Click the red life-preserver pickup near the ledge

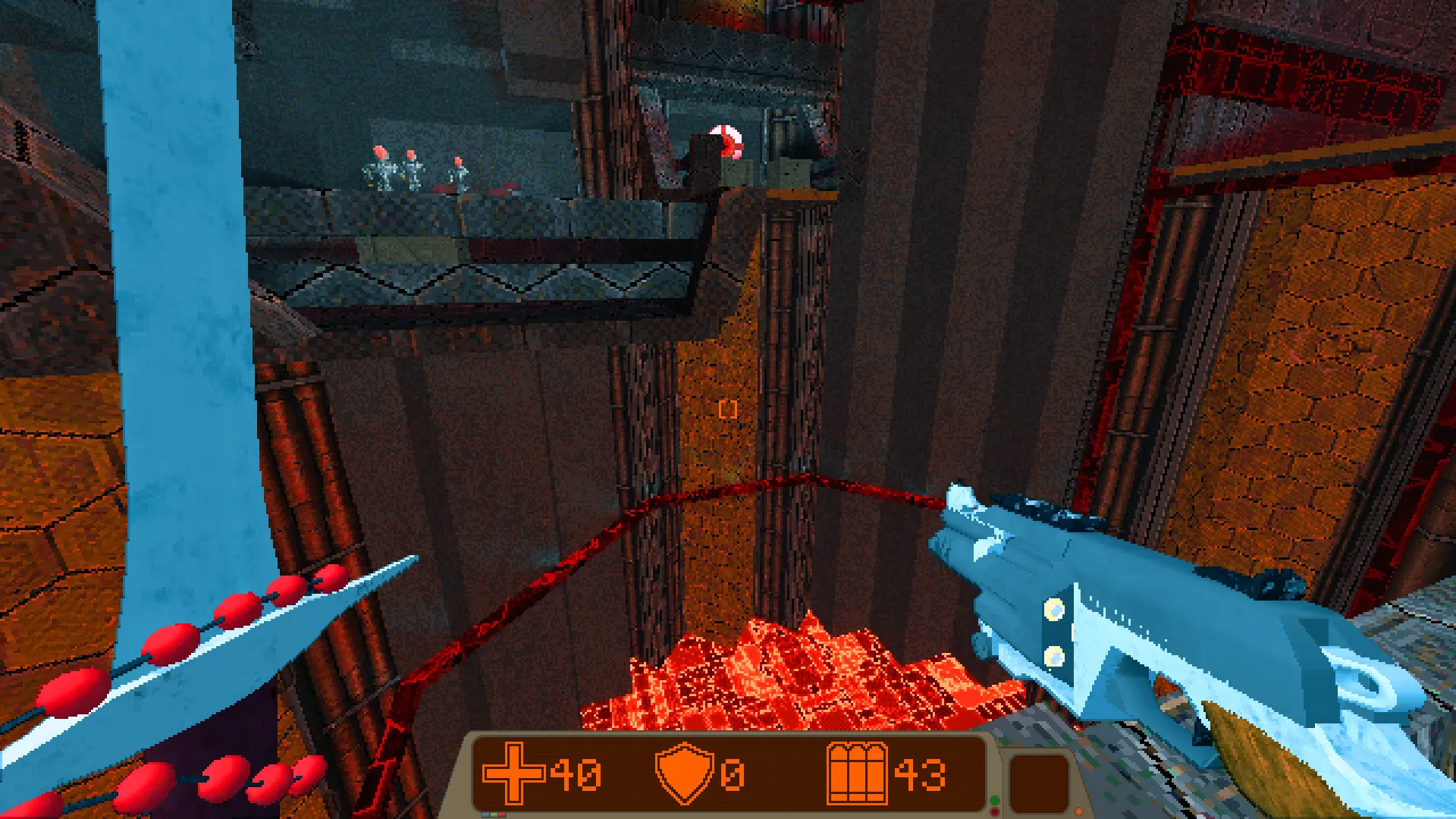(x=725, y=141)
